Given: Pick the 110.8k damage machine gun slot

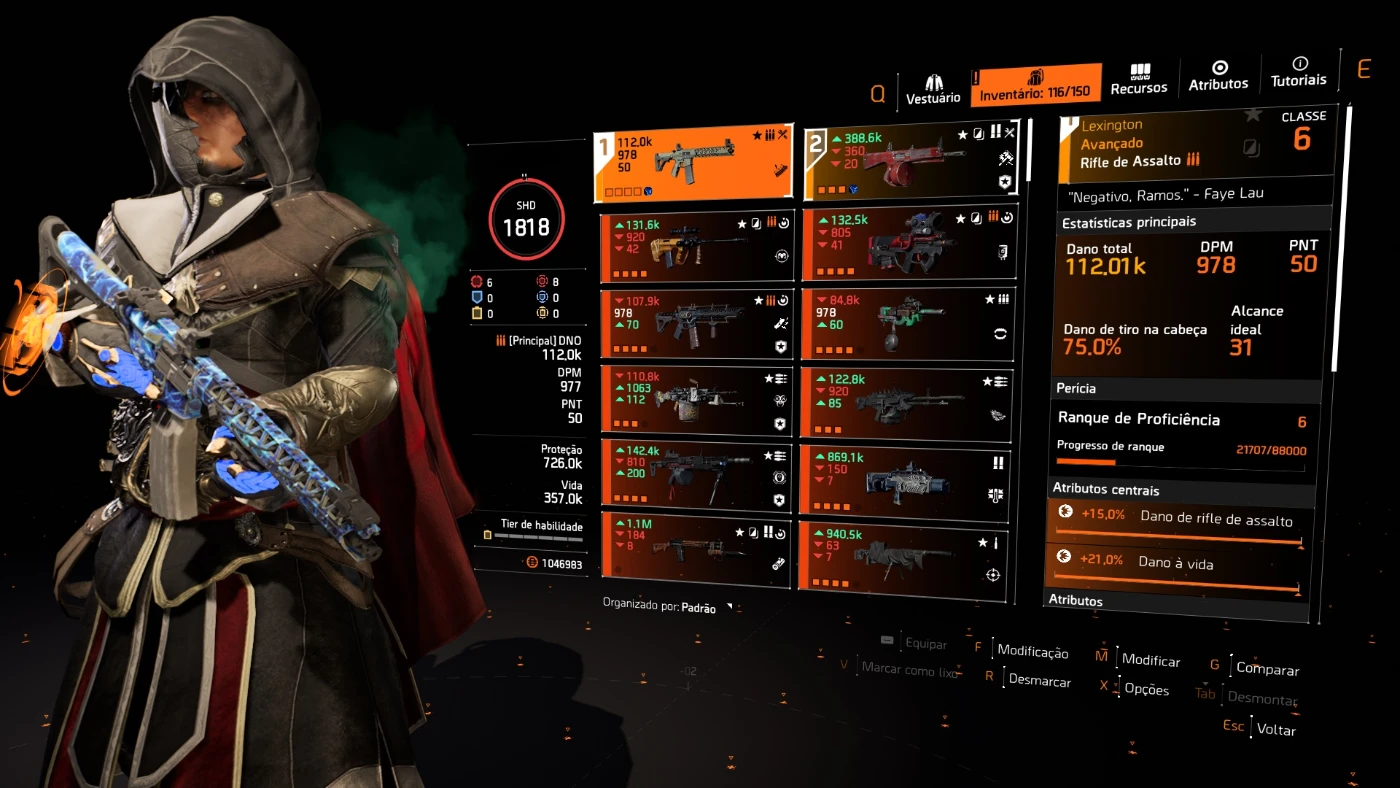Looking at the screenshot, I should (696, 400).
